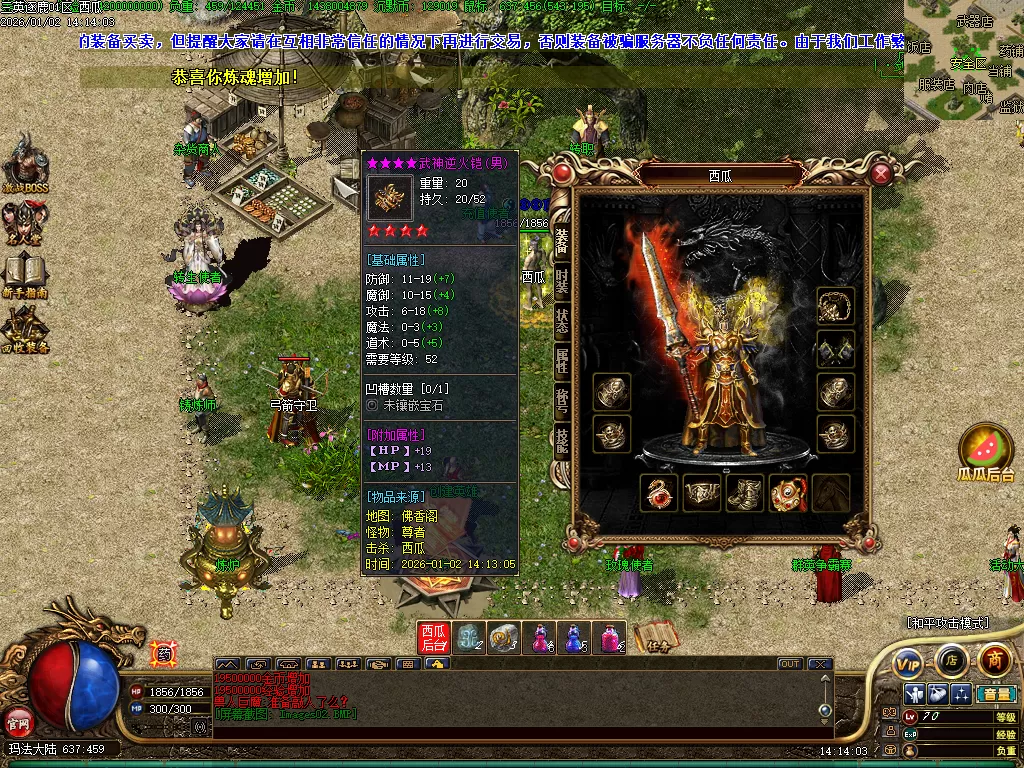Viewport: 1024px width, 768px height.
Task: Show the 属性 attributes tab
Action: pos(562,360)
